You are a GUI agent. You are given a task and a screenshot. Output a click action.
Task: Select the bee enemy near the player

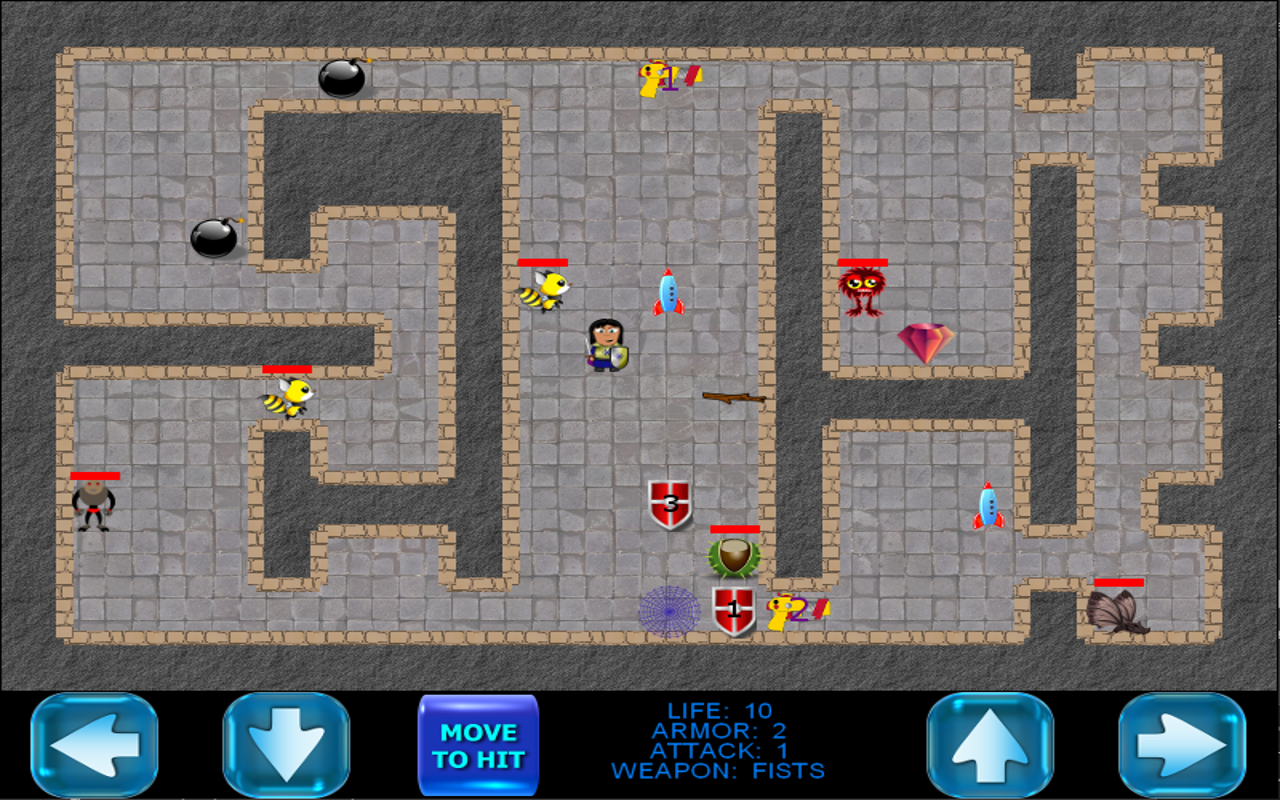tap(545, 292)
